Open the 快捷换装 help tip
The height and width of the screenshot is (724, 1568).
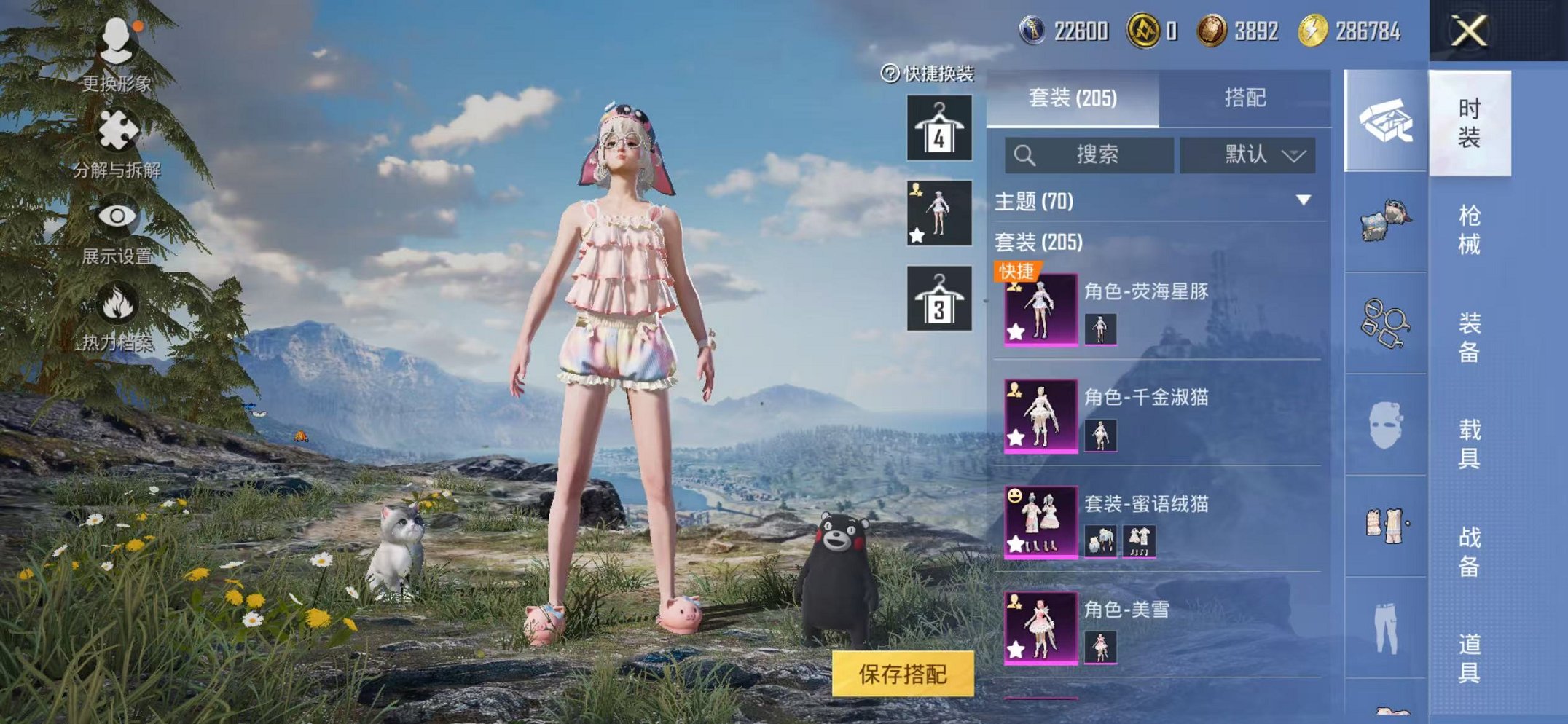coord(890,73)
